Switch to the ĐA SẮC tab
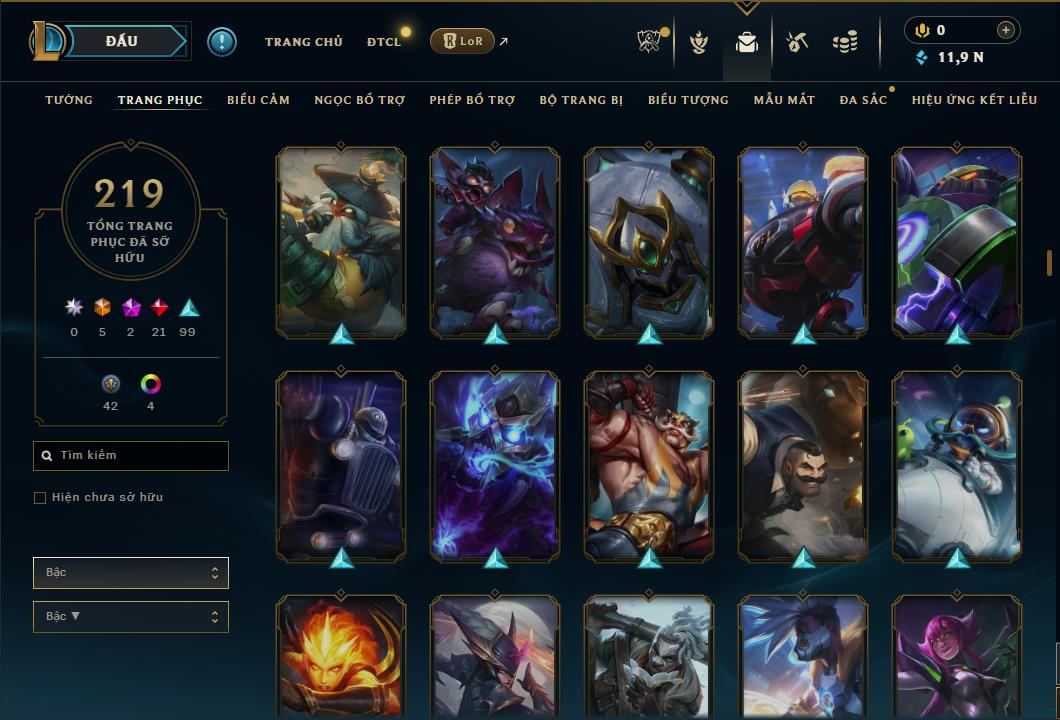Viewport: 1060px width, 720px height. point(863,100)
